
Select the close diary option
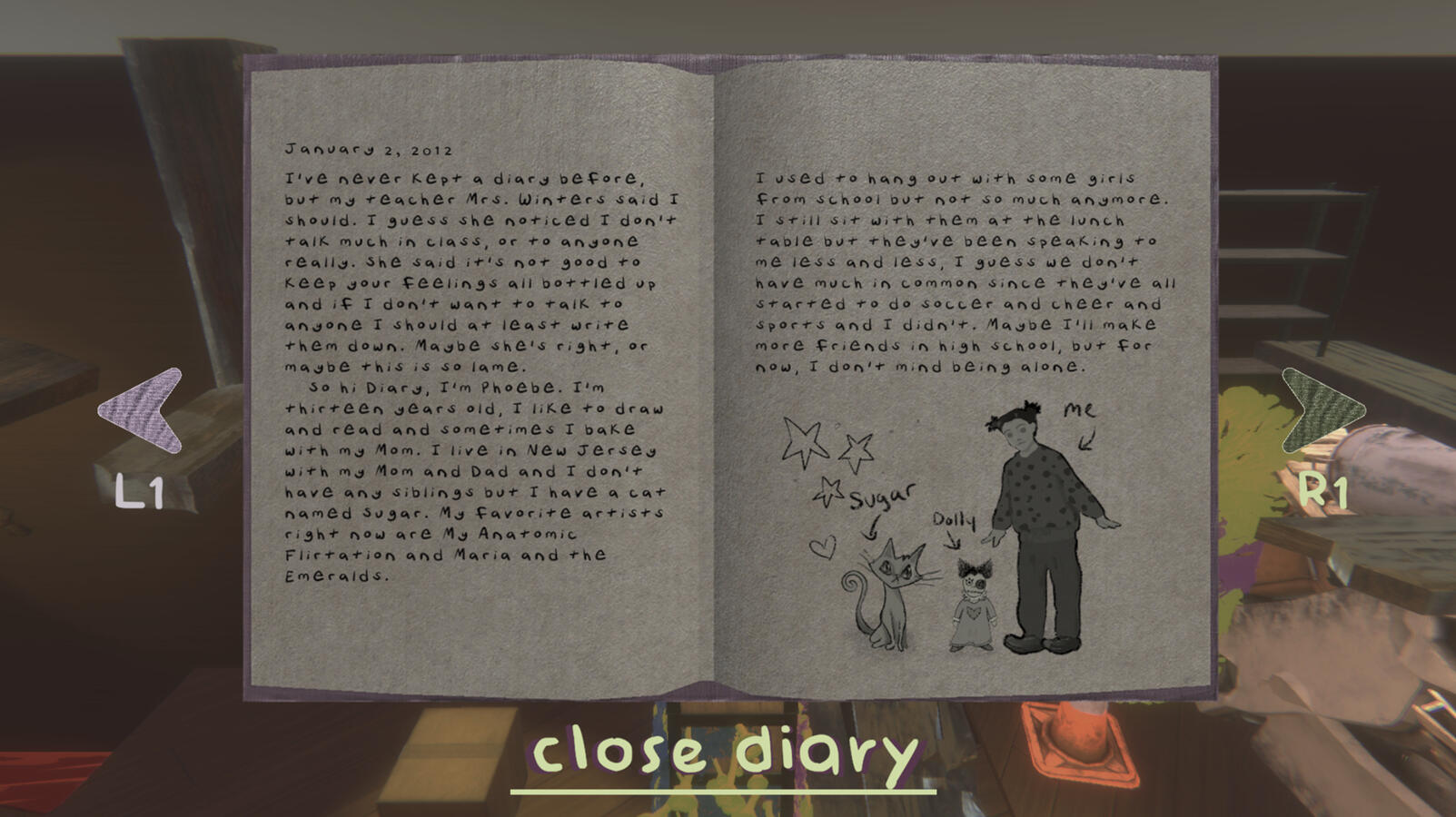click(727, 750)
